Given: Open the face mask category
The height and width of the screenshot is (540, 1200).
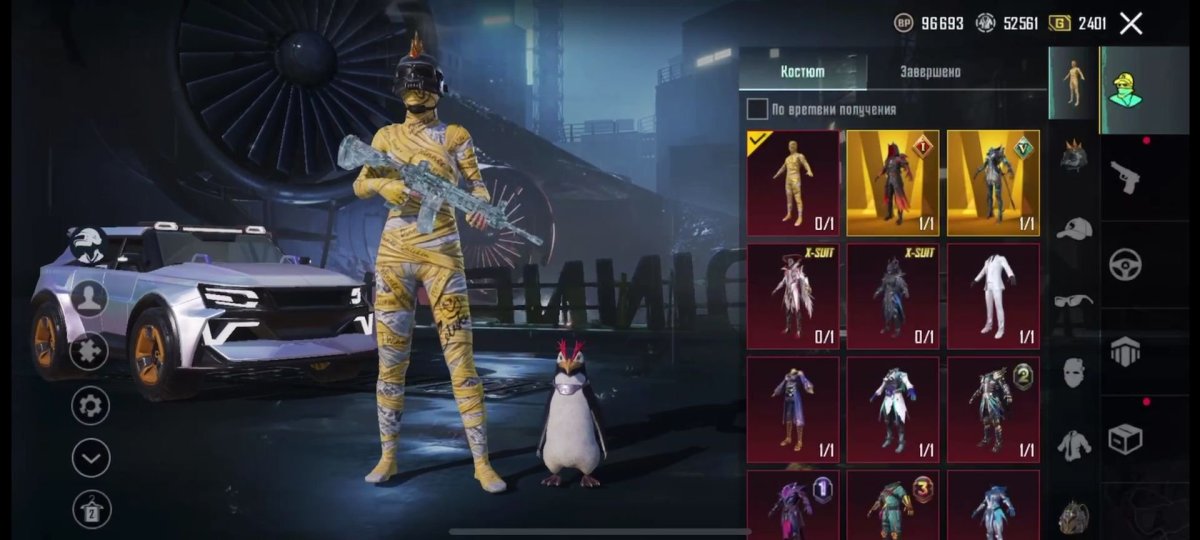Looking at the screenshot, I should click(1074, 372).
